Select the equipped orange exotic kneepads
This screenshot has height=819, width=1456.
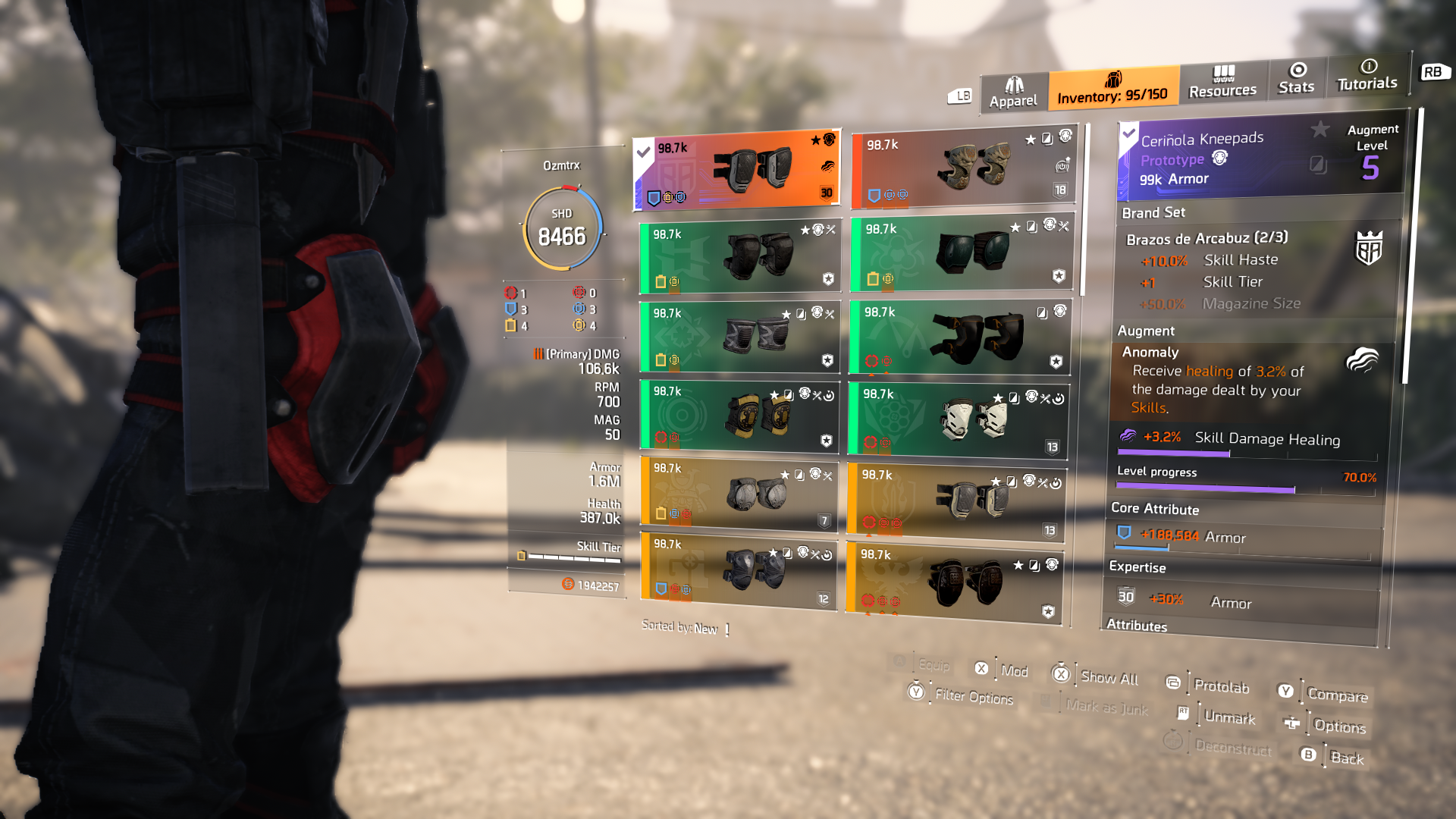coord(737,170)
